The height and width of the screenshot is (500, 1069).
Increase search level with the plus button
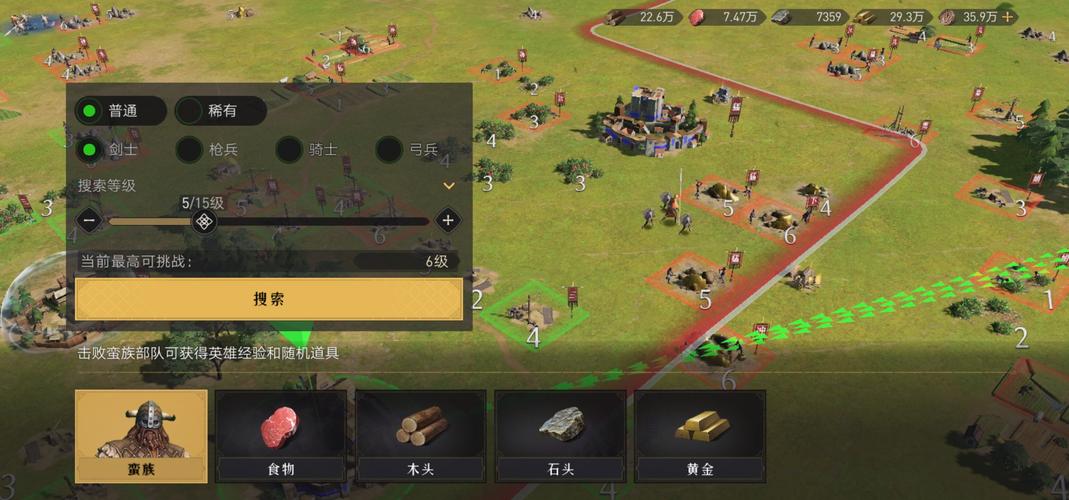click(448, 220)
